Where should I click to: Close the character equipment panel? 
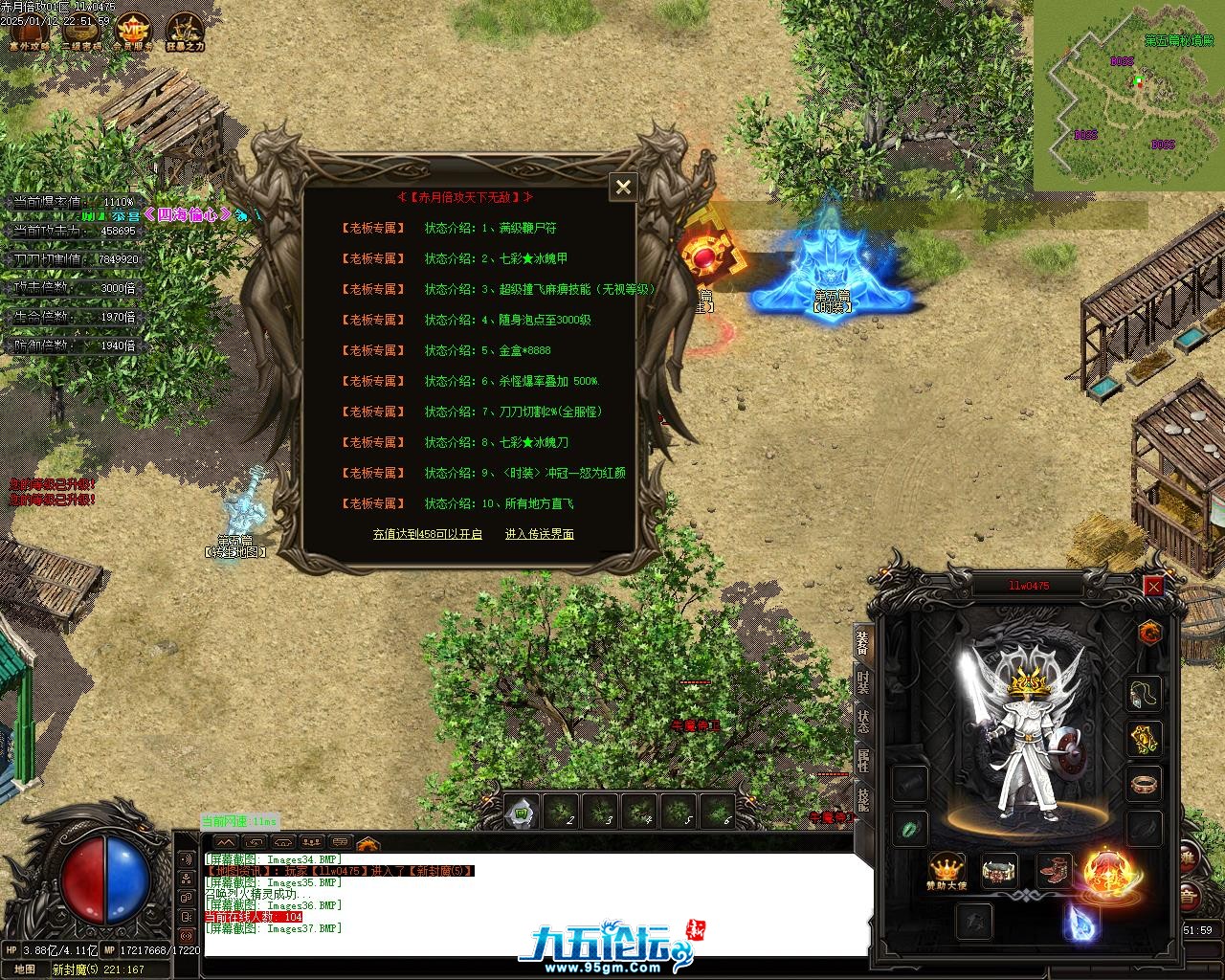[1154, 586]
